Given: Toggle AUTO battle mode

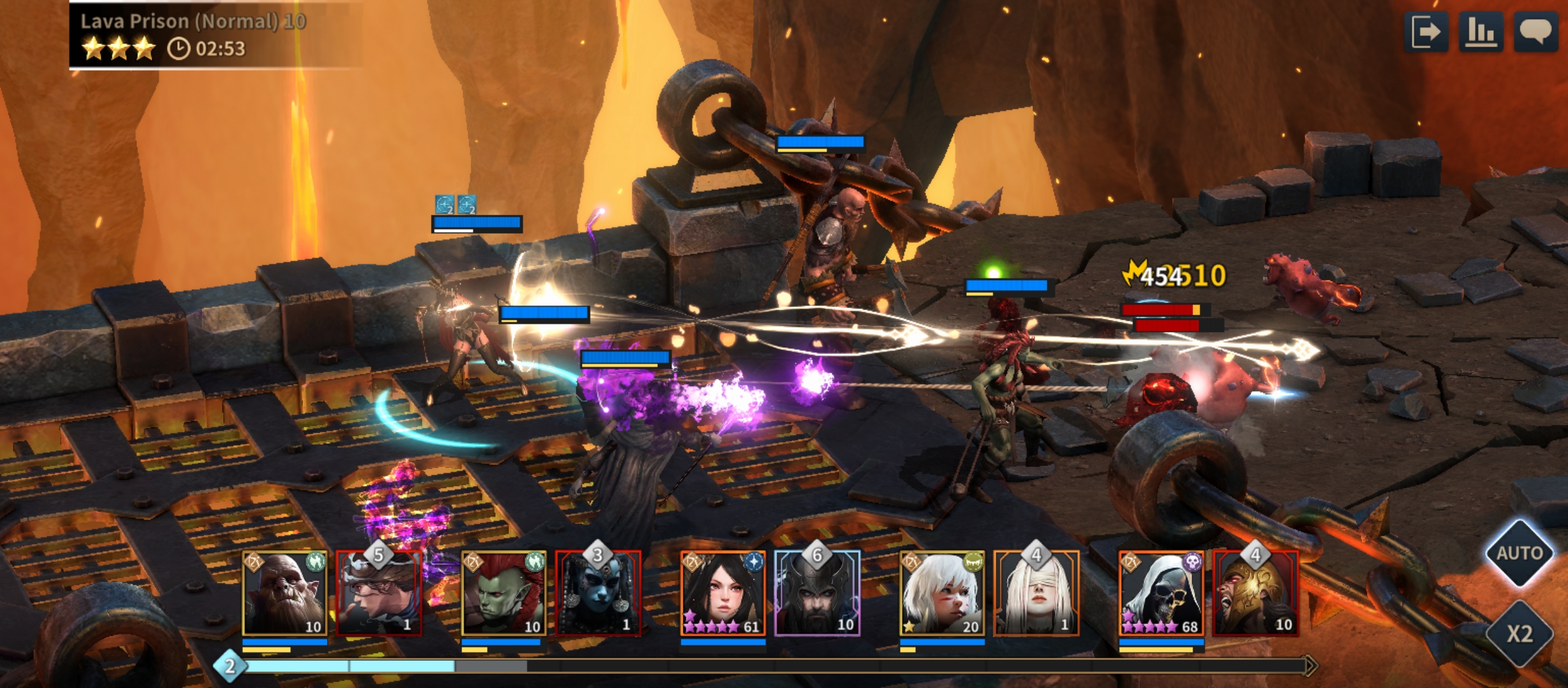Looking at the screenshot, I should (1520, 553).
